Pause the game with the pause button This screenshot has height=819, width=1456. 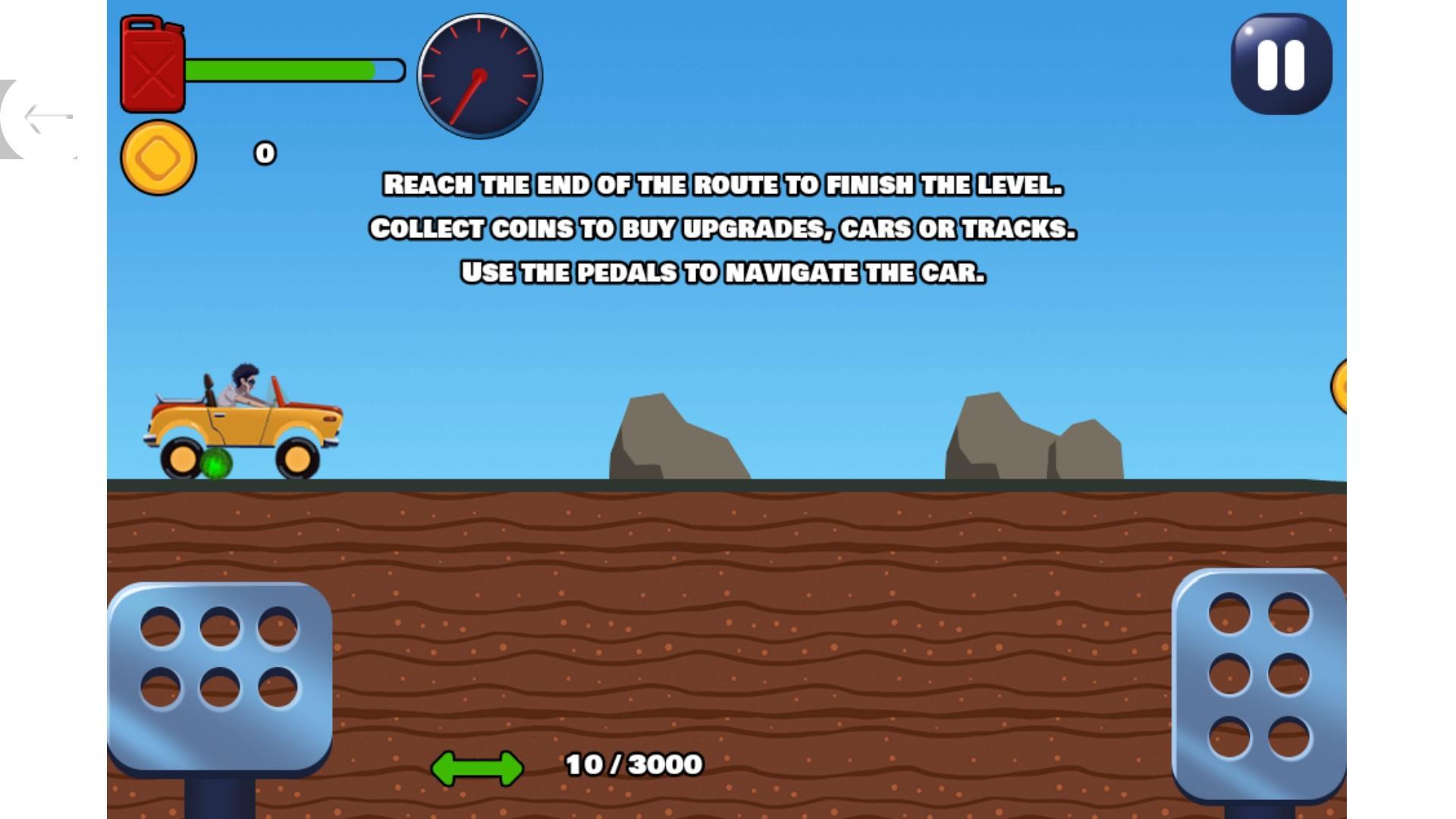(x=1281, y=64)
